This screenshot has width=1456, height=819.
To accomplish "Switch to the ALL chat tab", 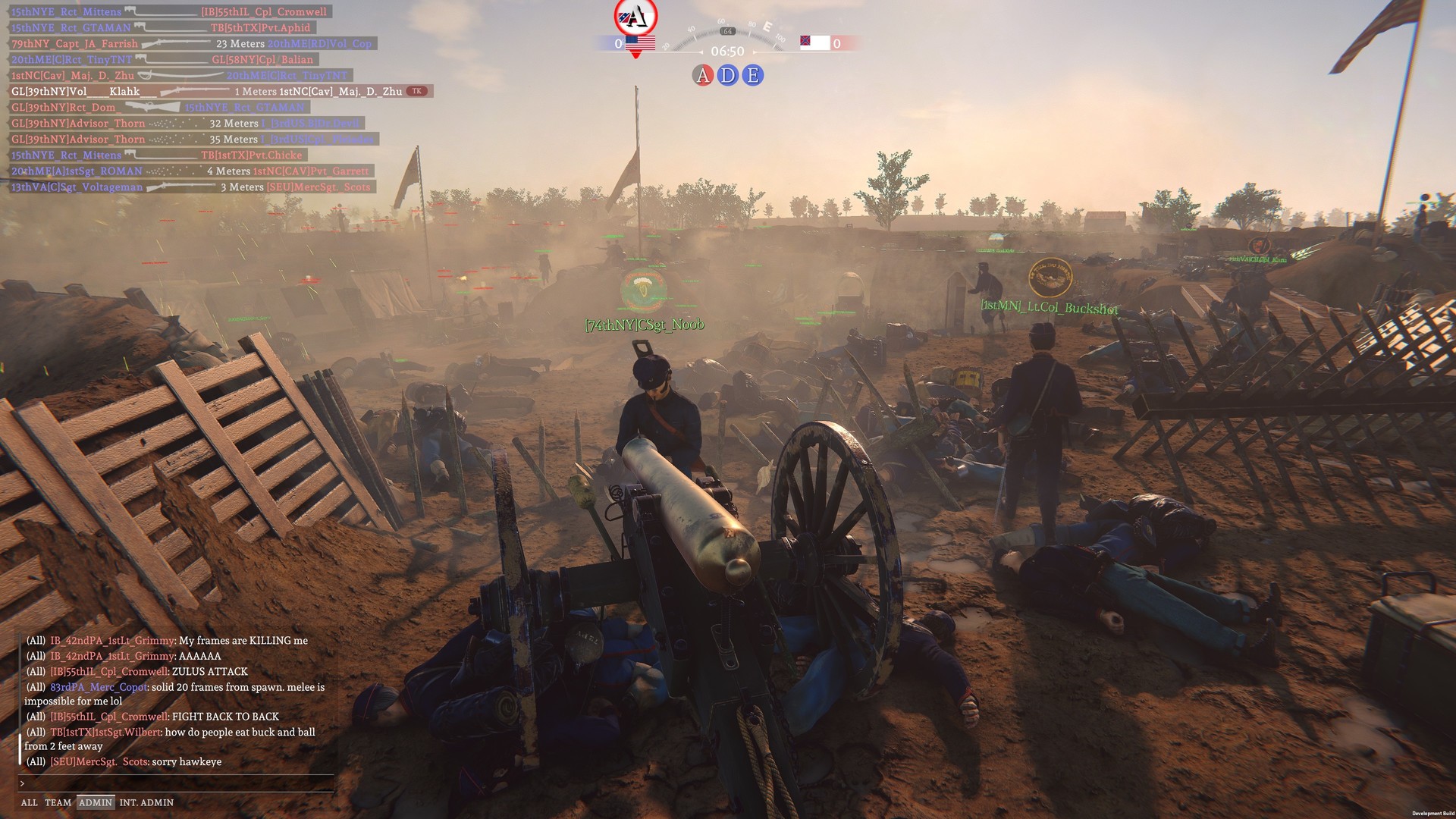I will pos(30,802).
